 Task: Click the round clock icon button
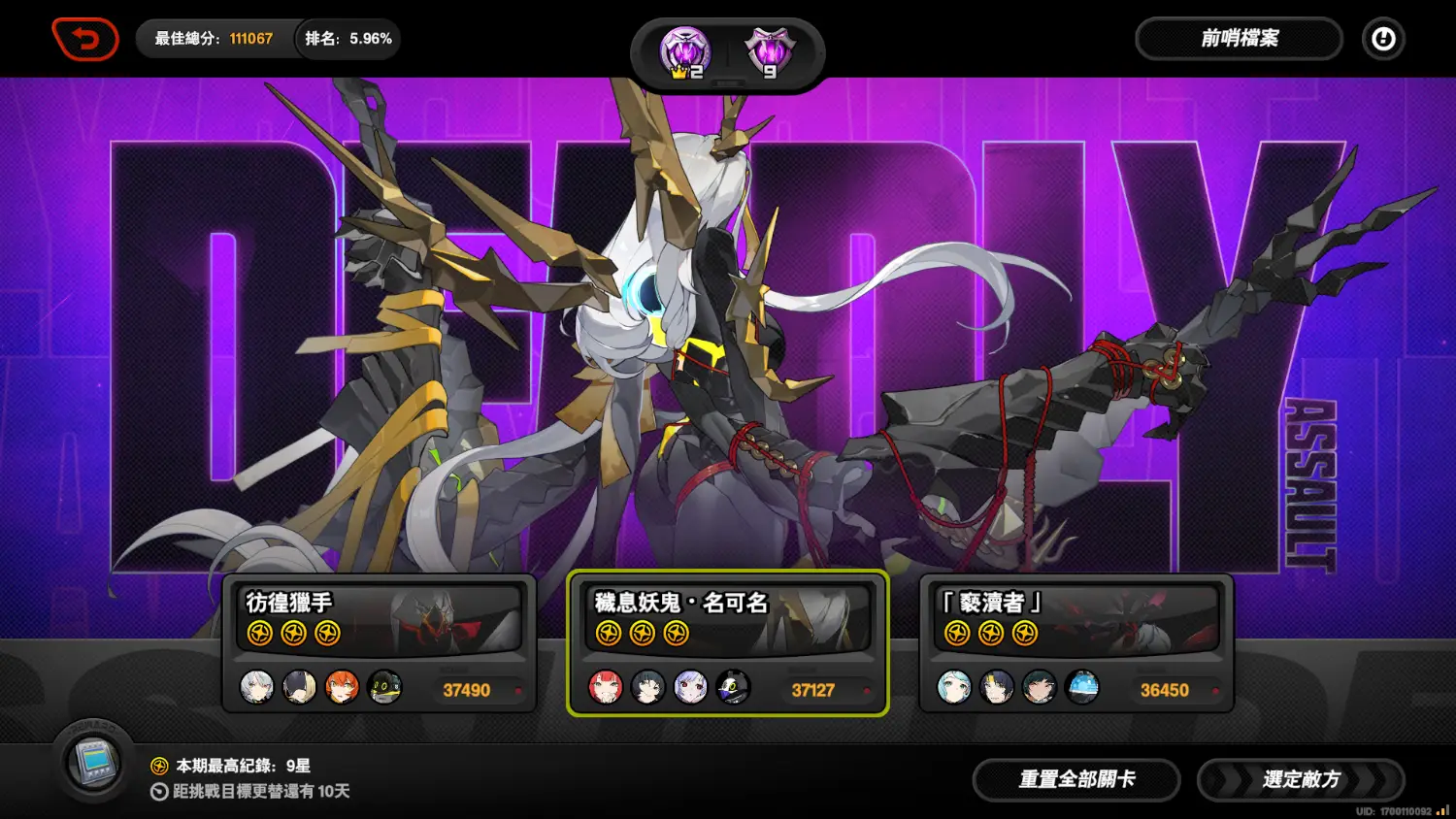[1383, 39]
